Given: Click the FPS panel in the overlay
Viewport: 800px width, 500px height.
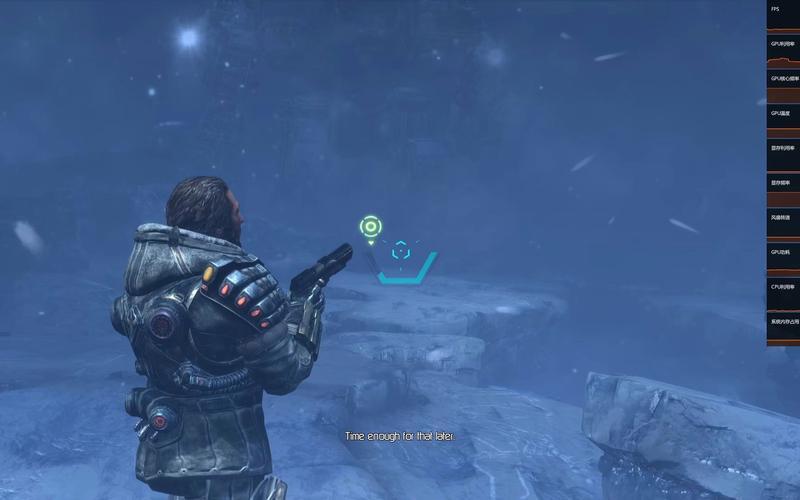Looking at the screenshot, I should tap(783, 16).
